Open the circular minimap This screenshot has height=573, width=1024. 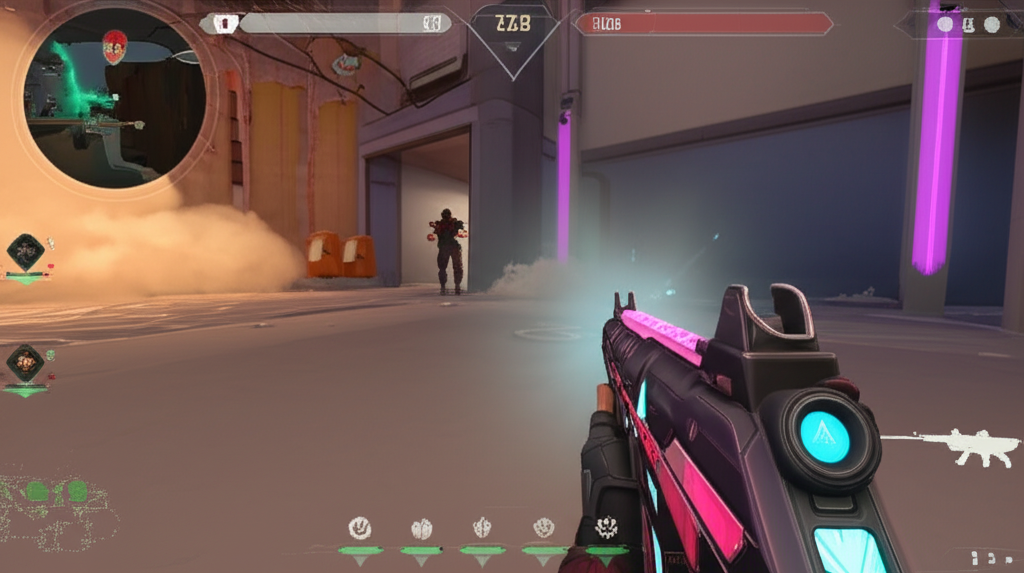point(114,97)
